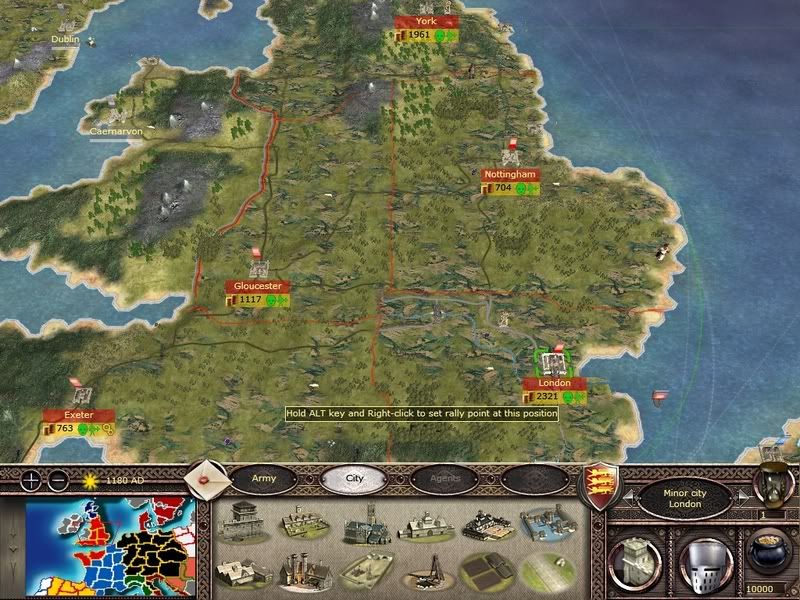Open faction overview via the three-lions shield
The width and height of the screenshot is (800, 600).
point(598,485)
